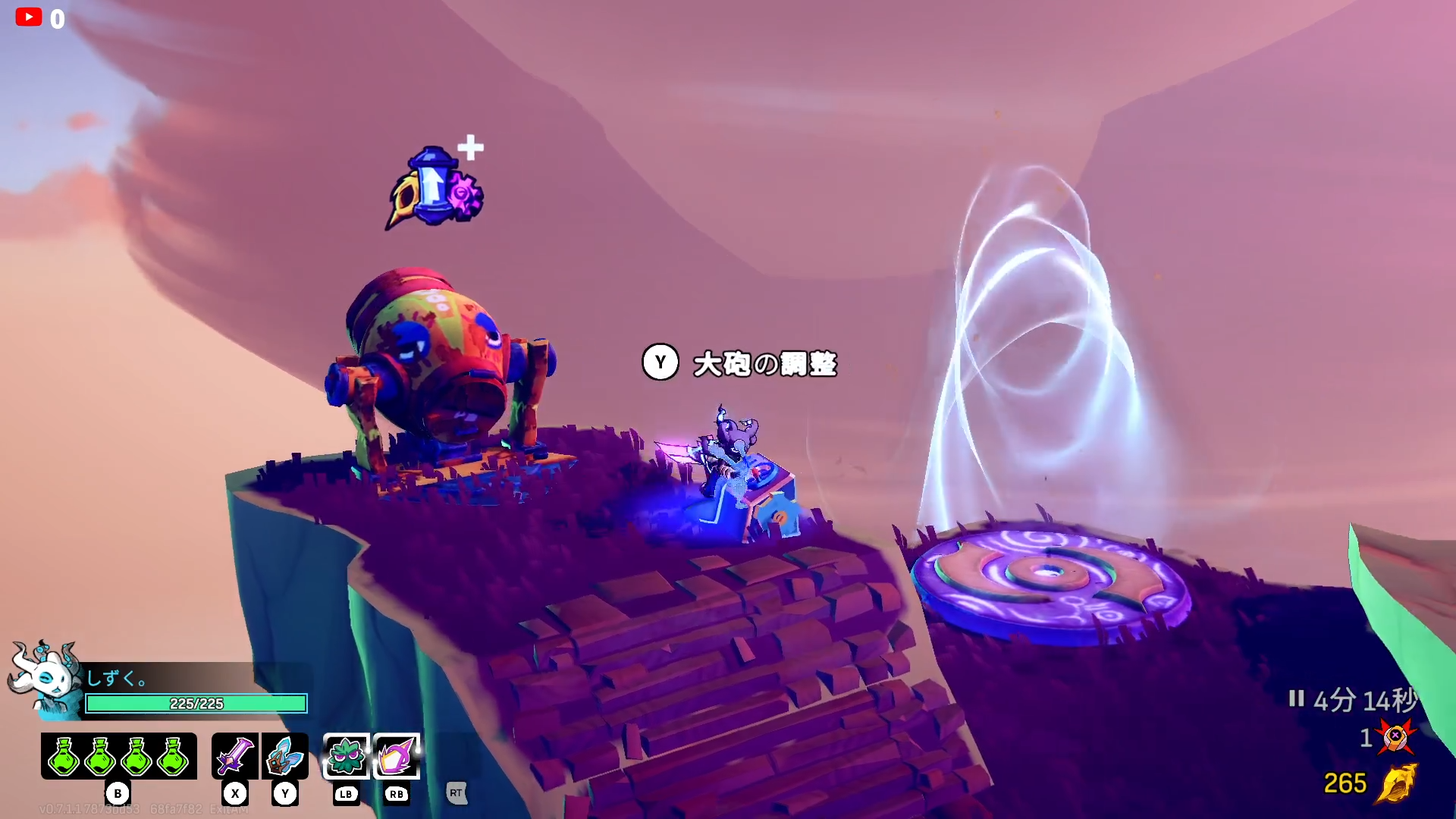Screen dimensions: 1456x819
Task: Activate the green leaf creature ability
Action: (347, 756)
